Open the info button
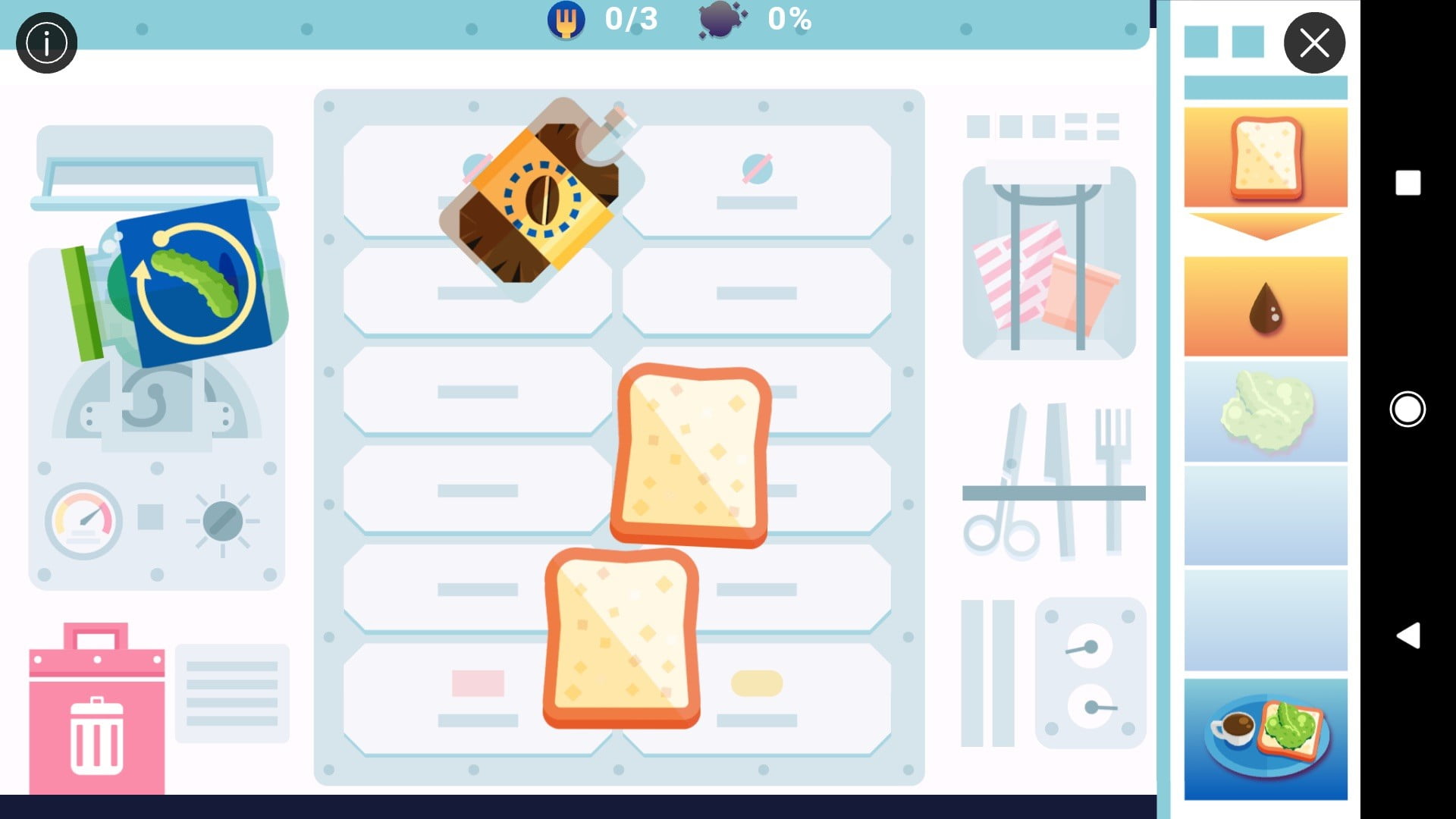The image size is (1456, 819). coord(46,43)
